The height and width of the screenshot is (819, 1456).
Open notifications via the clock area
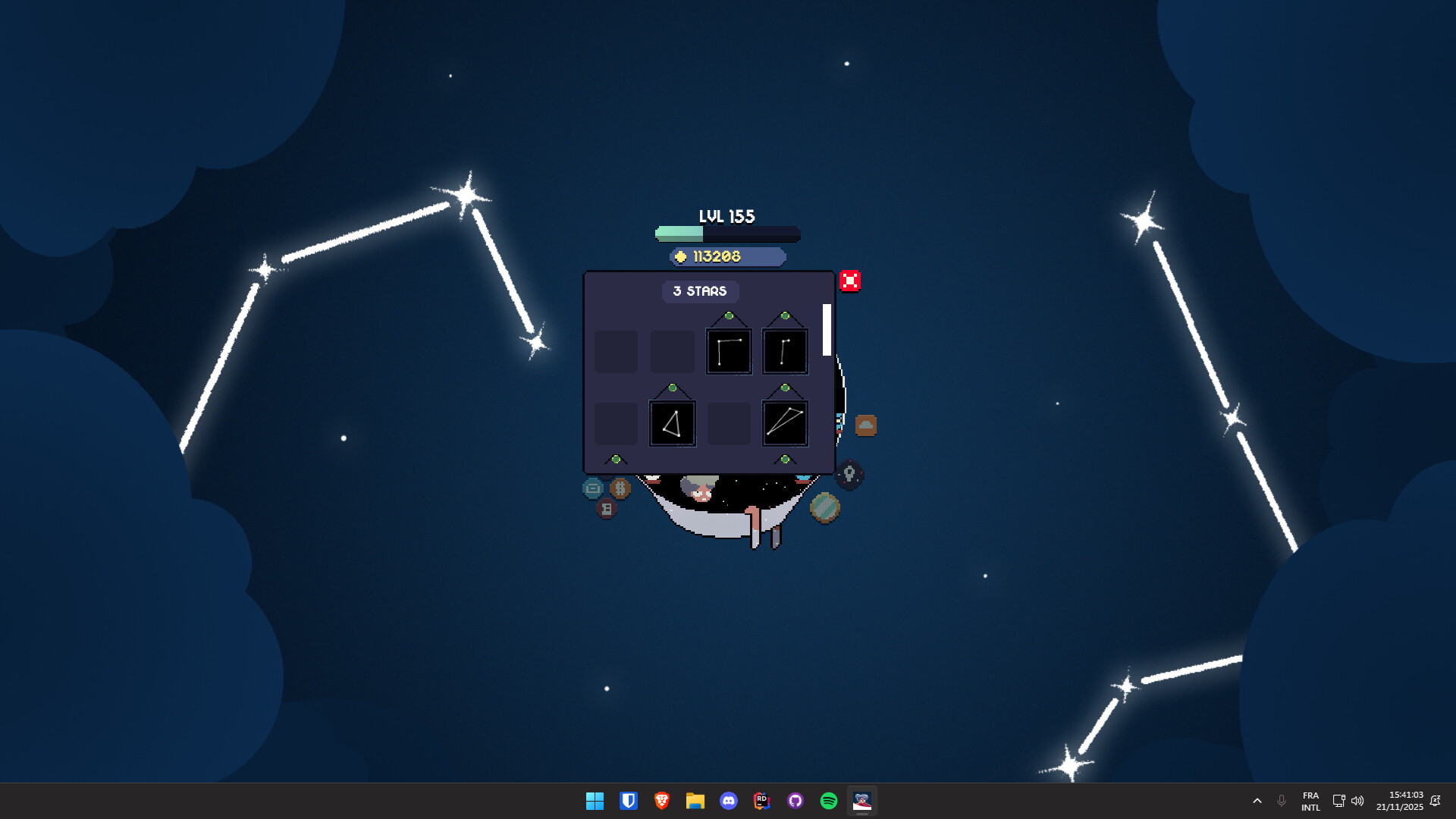coord(1400,801)
